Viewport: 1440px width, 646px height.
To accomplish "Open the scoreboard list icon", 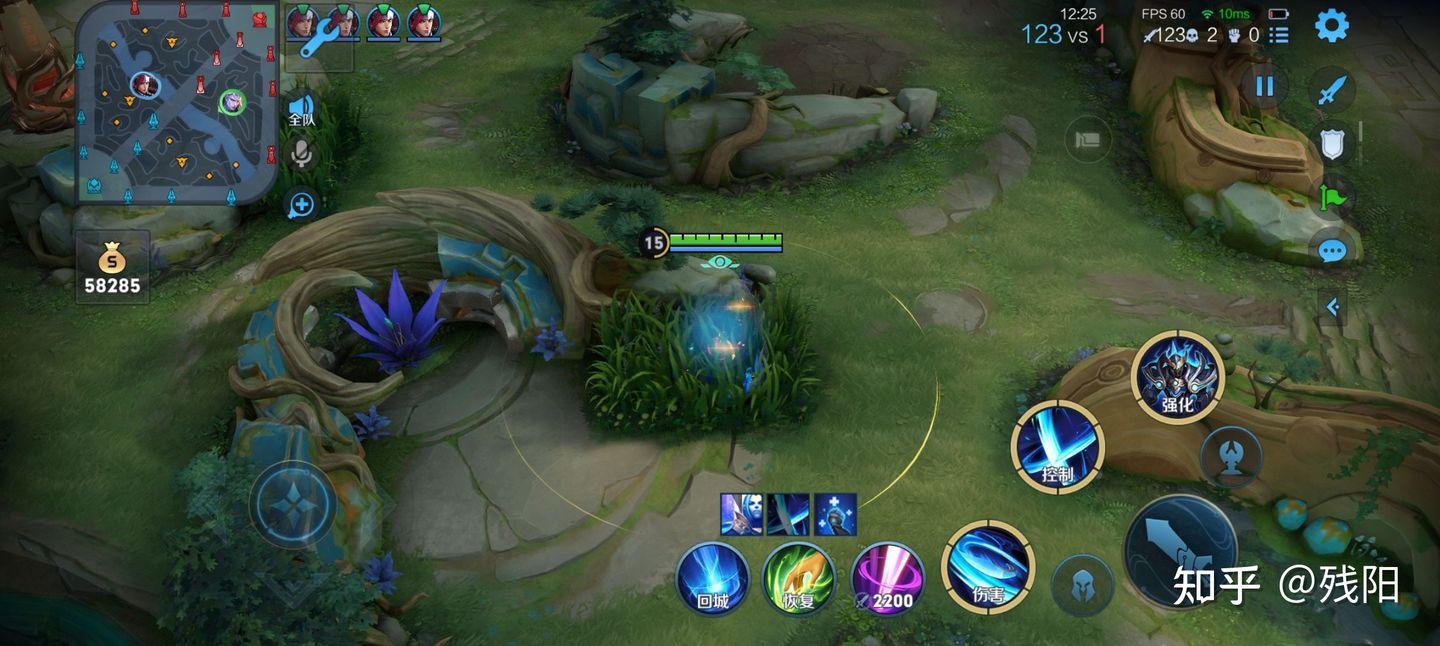I will [1278, 35].
